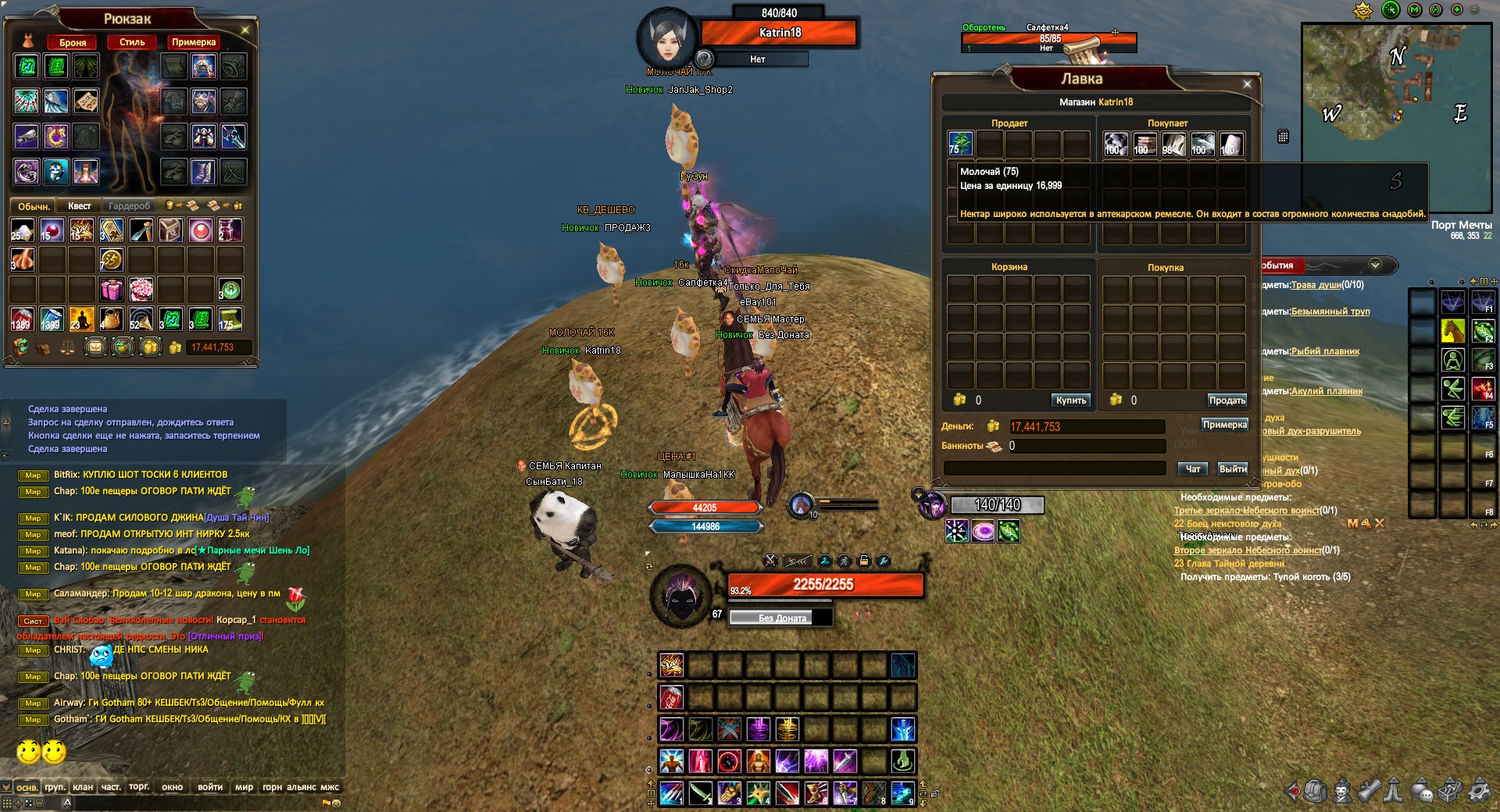Select the Обычн. inventory tab

click(34, 206)
